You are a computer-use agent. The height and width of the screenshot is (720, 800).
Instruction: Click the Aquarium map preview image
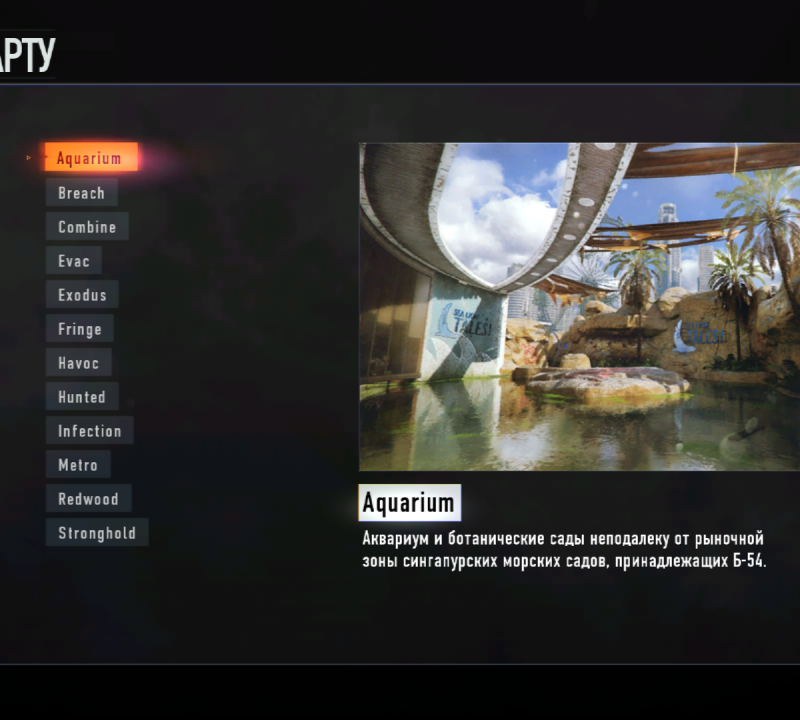pos(579,307)
